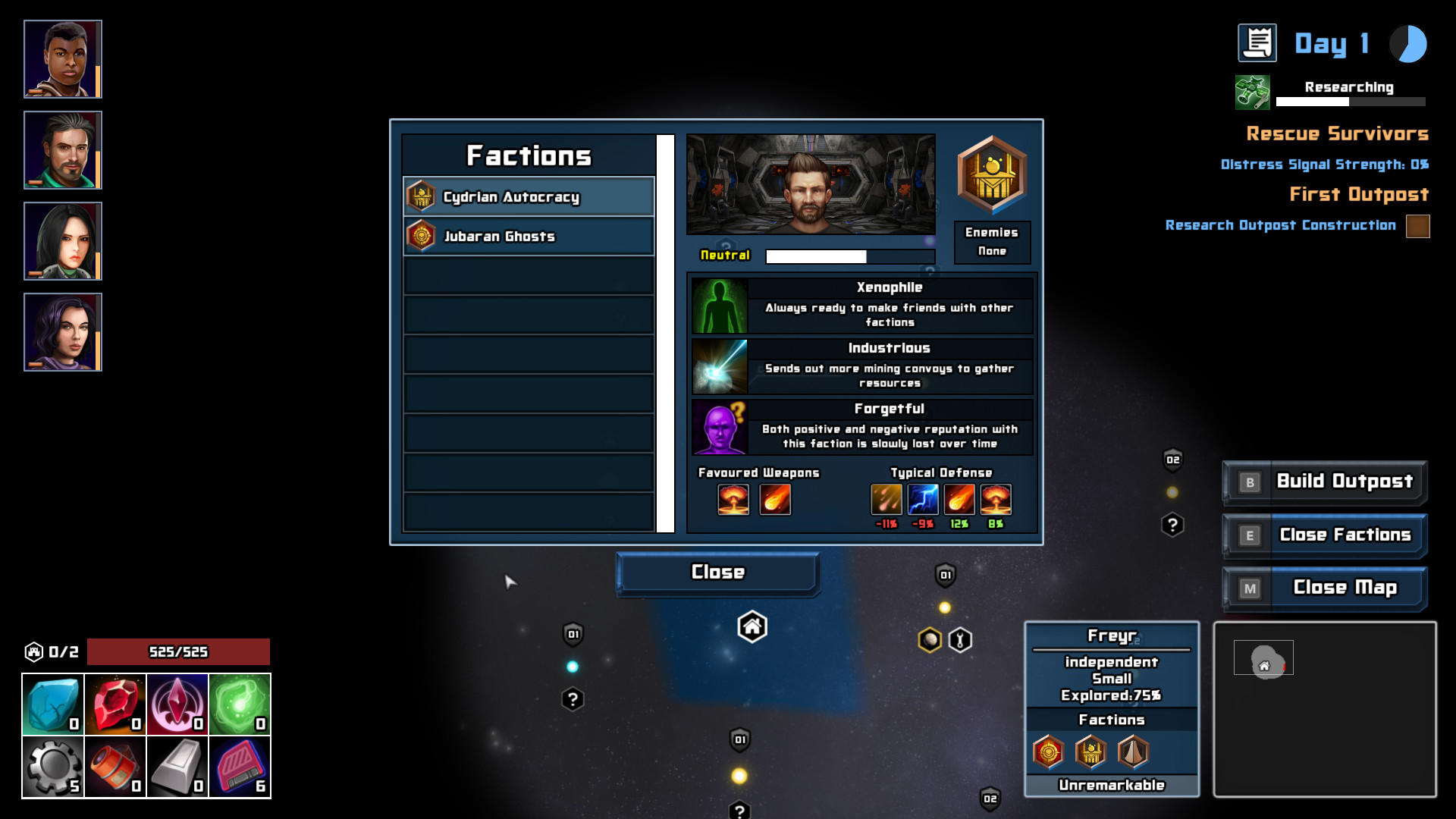Select the home base marker on the map
This screenshot has height=819, width=1456.
point(752,628)
